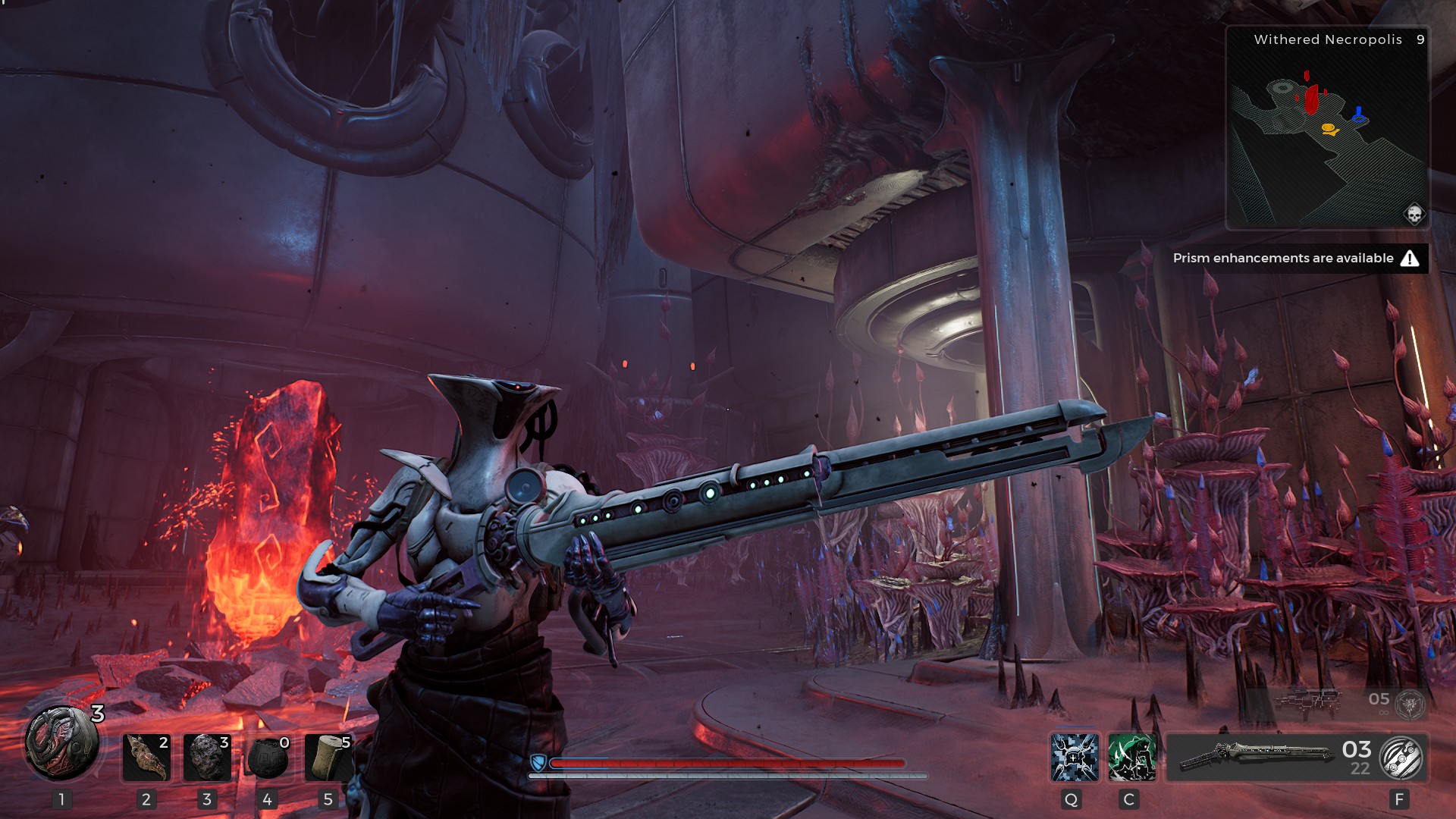Image resolution: width=1456 pixels, height=819 pixels.
Task: Select the empty black pot consumable slot
Action: [x=268, y=757]
